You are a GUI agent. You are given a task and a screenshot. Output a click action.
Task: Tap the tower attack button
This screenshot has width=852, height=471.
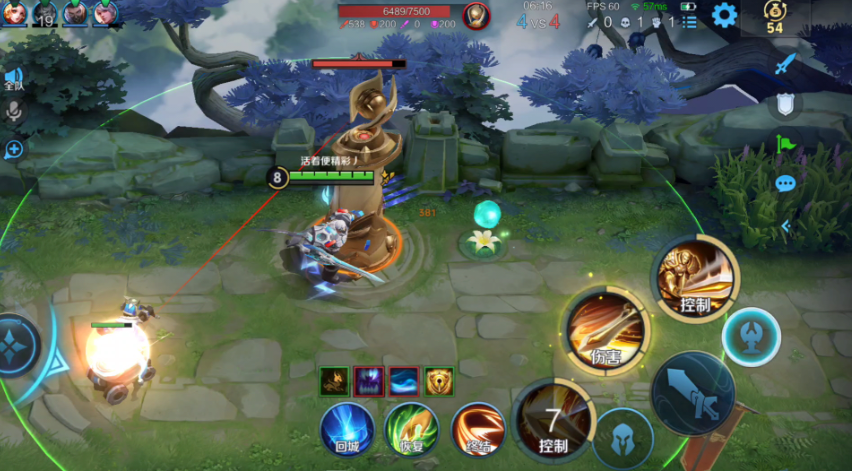tap(751, 337)
